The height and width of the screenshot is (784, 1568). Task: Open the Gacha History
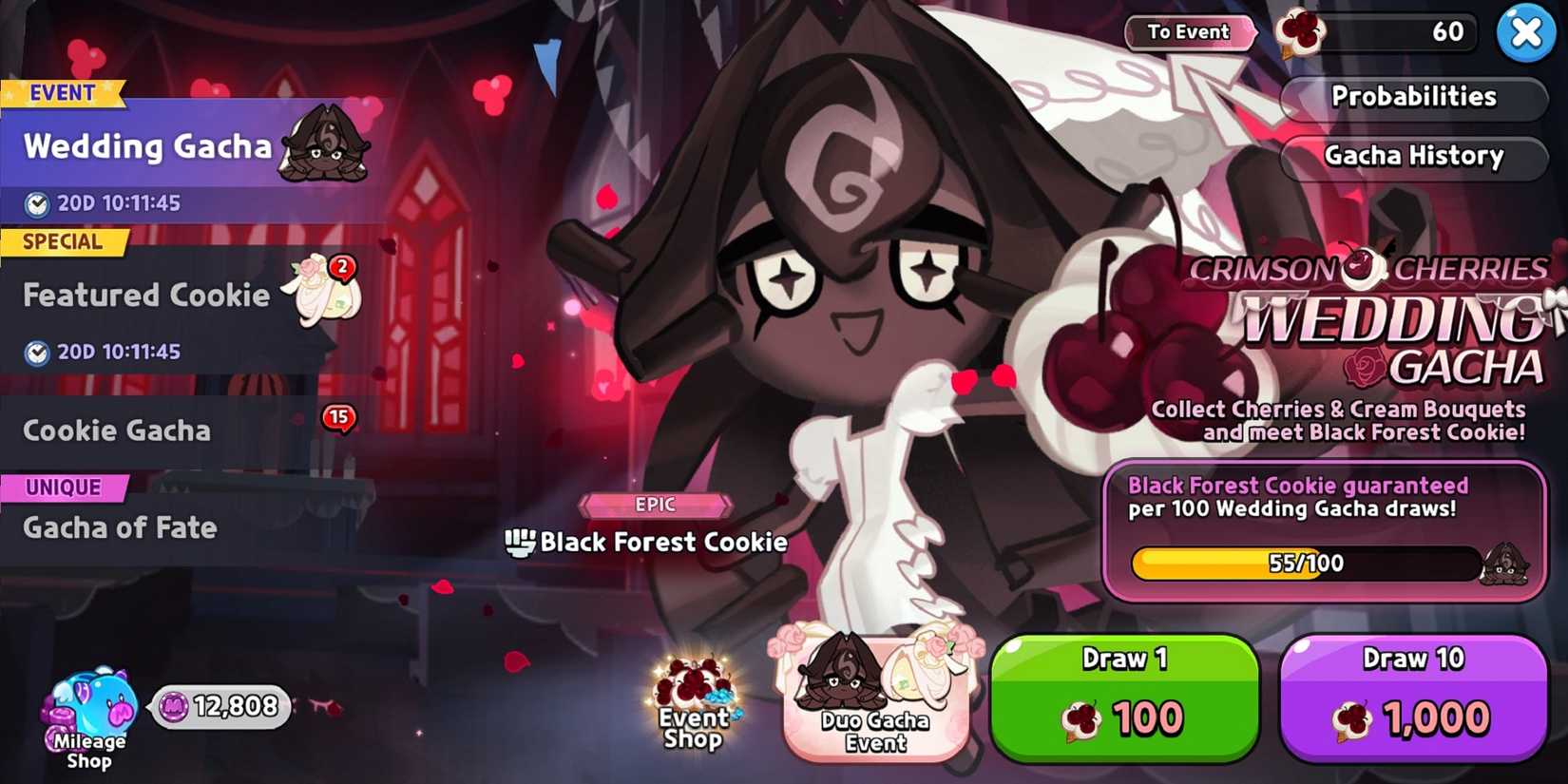tap(1414, 156)
